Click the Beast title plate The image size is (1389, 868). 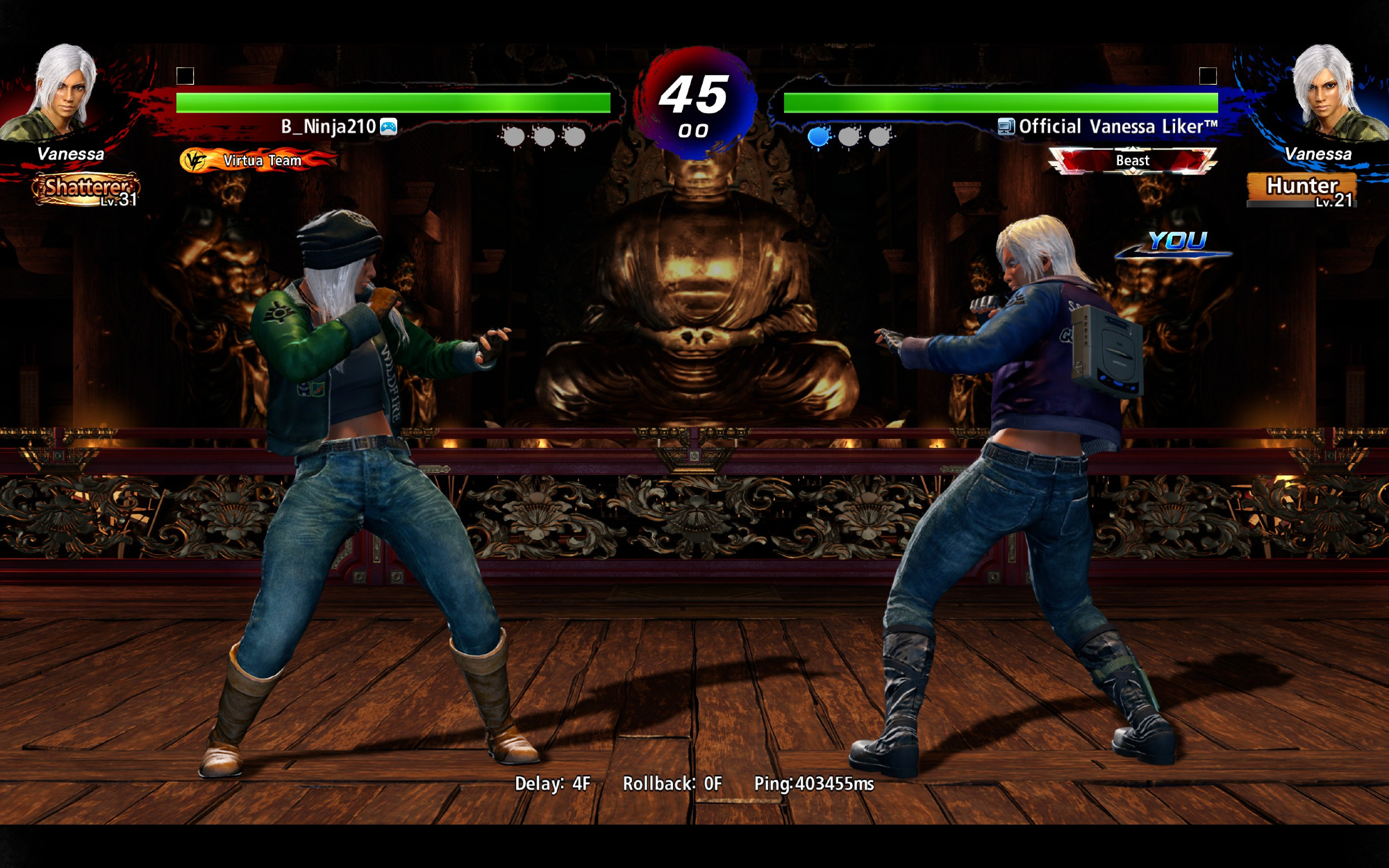(x=1132, y=160)
